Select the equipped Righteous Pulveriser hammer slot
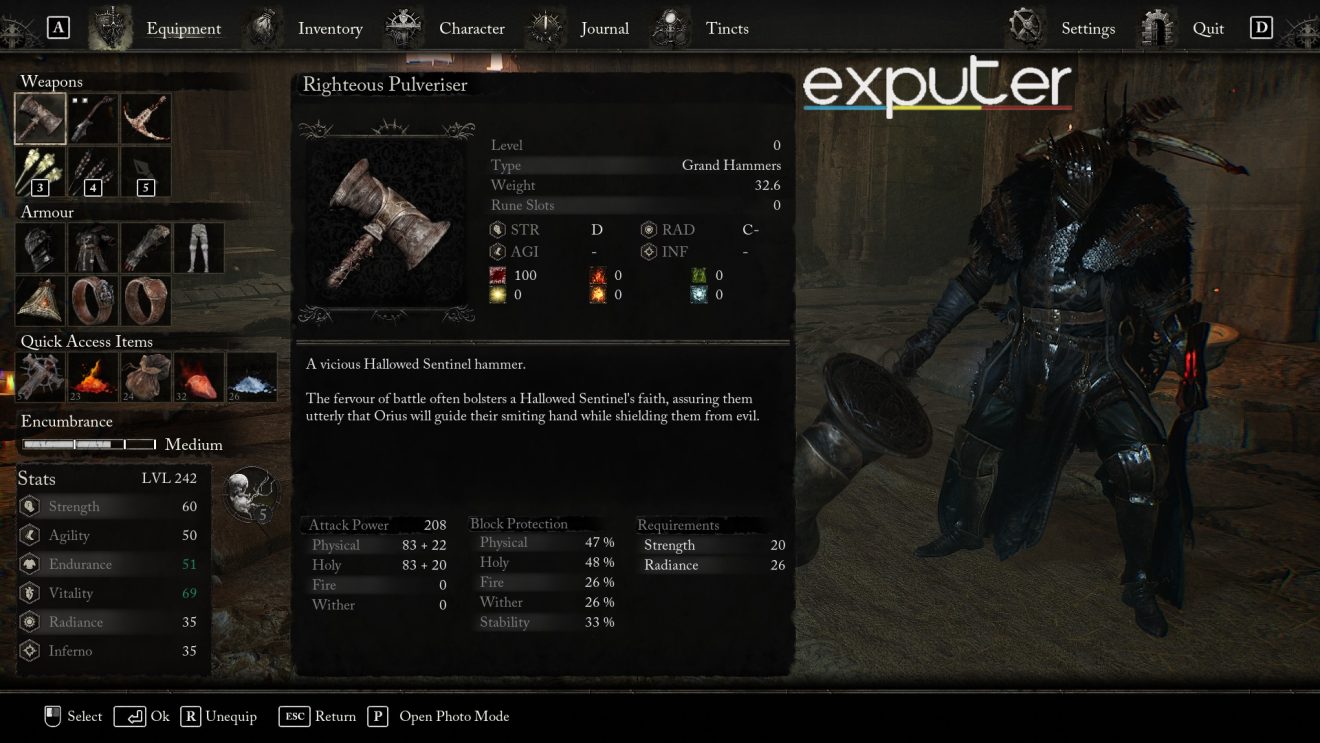The height and width of the screenshot is (743, 1320). pos(40,117)
